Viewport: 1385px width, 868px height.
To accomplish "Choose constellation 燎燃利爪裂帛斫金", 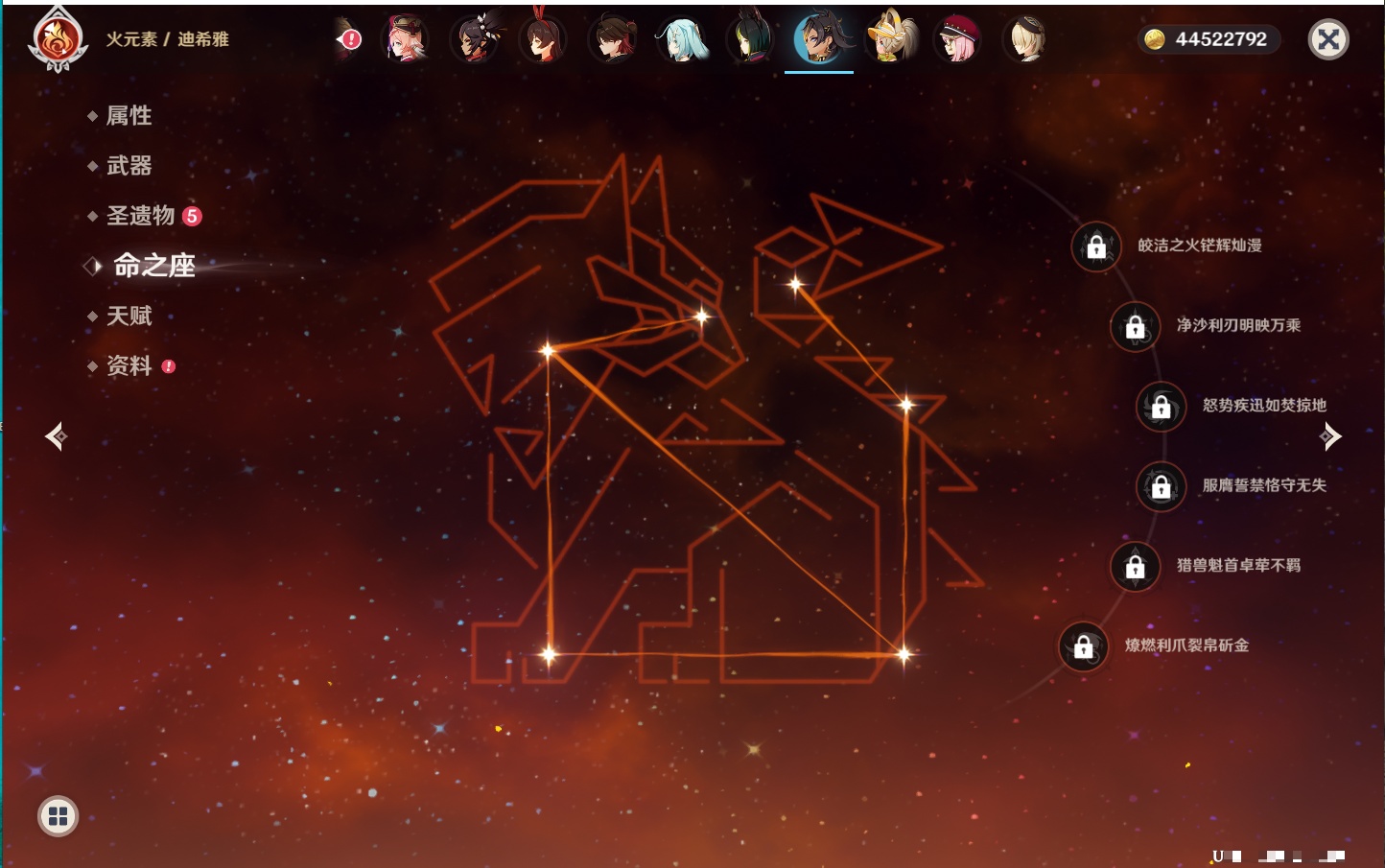I will click(1084, 646).
